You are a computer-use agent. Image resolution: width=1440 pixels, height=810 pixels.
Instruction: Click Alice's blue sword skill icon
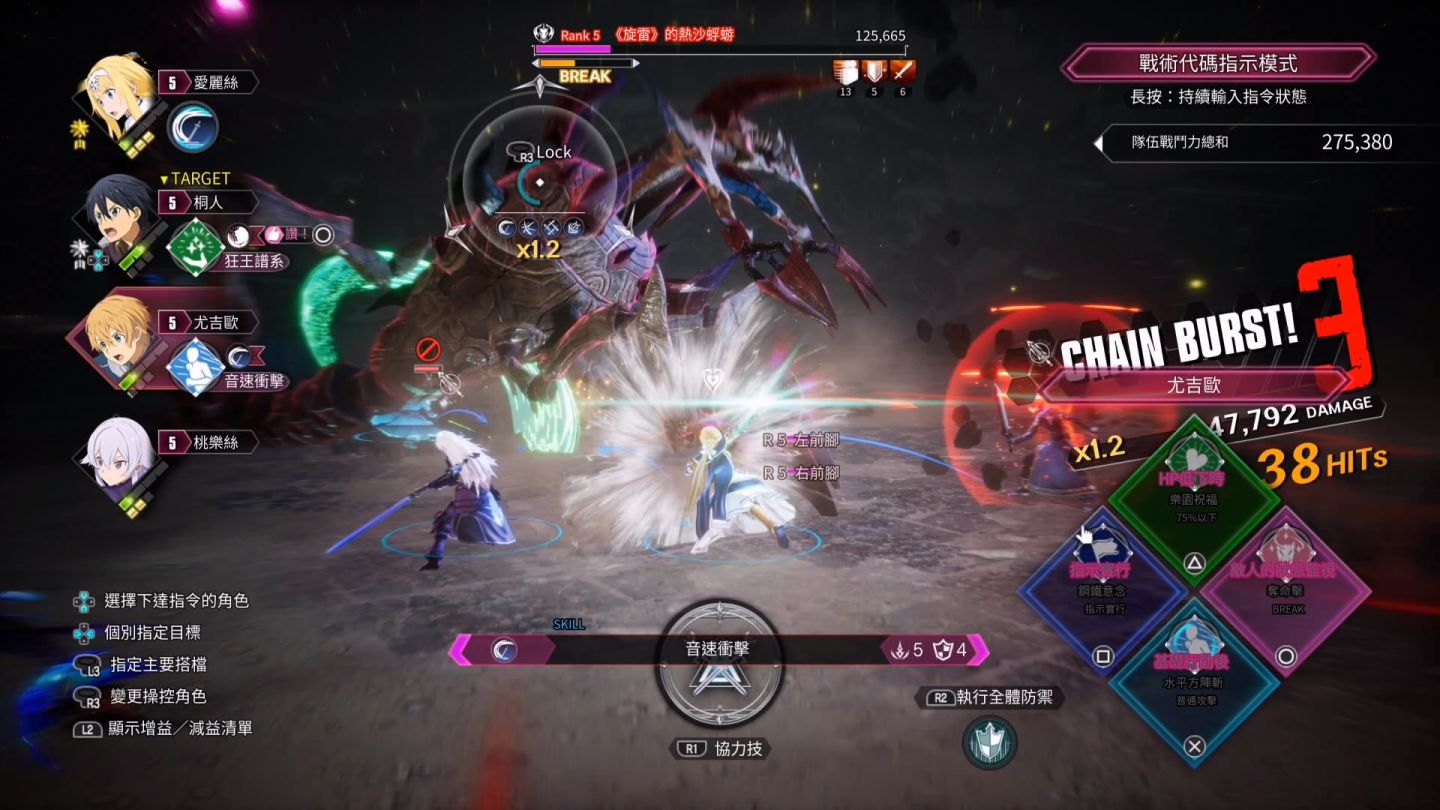coord(192,127)
